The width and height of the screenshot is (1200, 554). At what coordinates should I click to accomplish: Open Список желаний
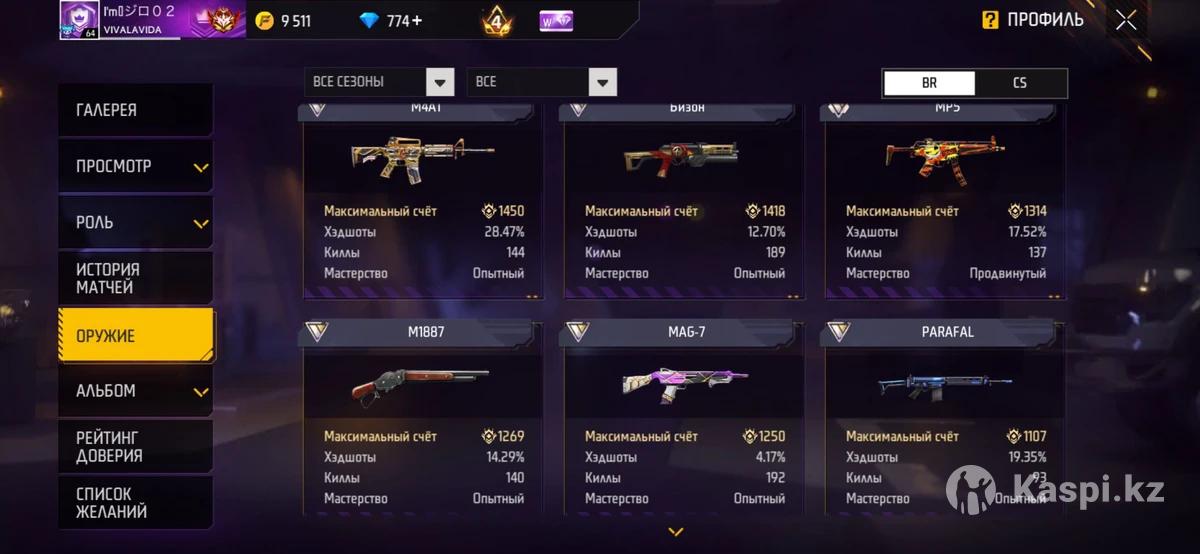point(135,502)
